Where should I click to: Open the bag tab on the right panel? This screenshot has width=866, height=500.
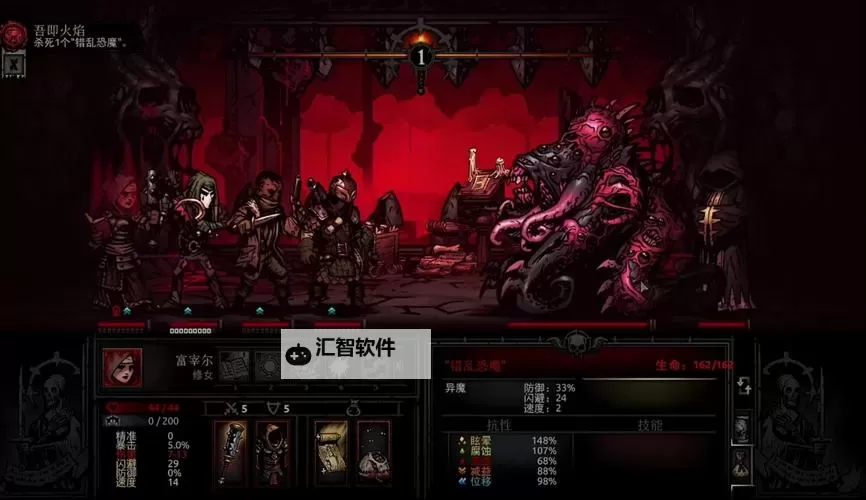743,462
